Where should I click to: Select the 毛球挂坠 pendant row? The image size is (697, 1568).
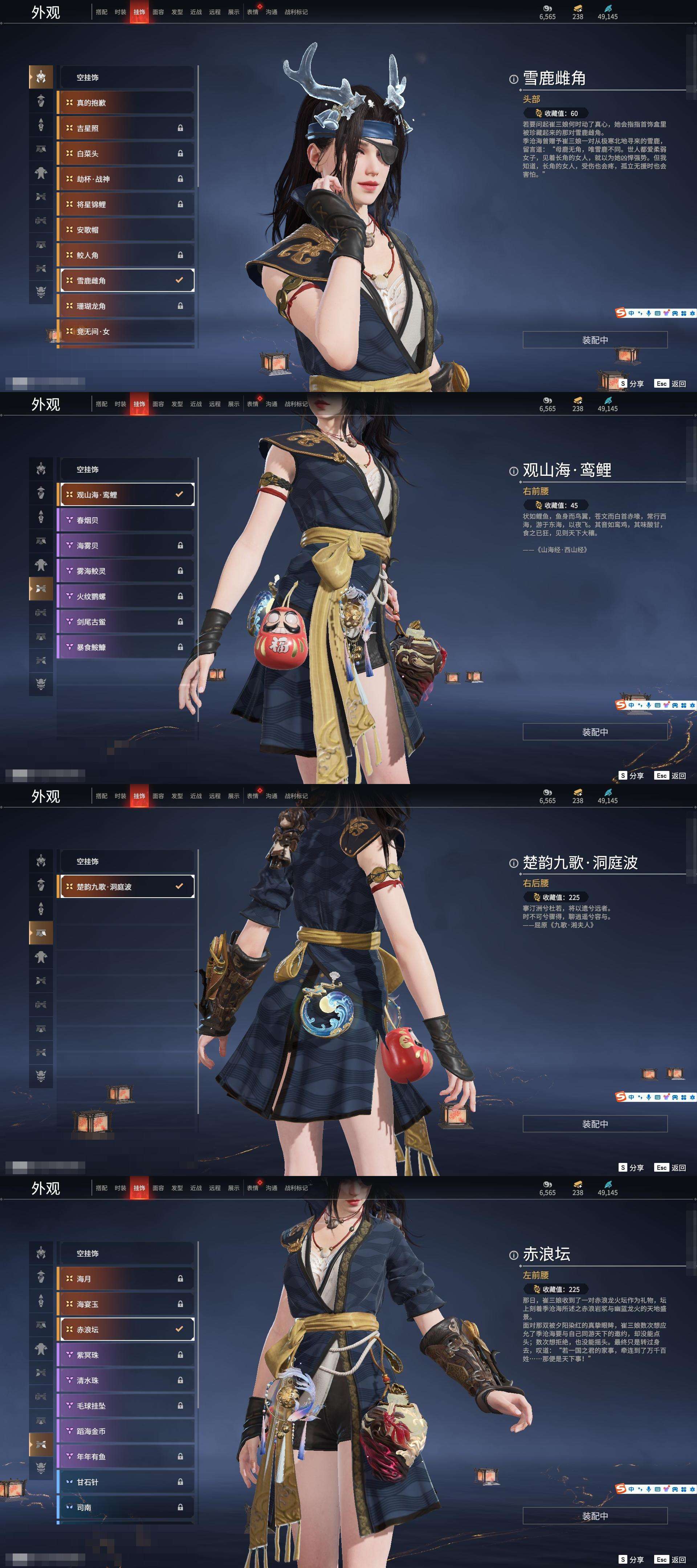[x=125, y=1405]
